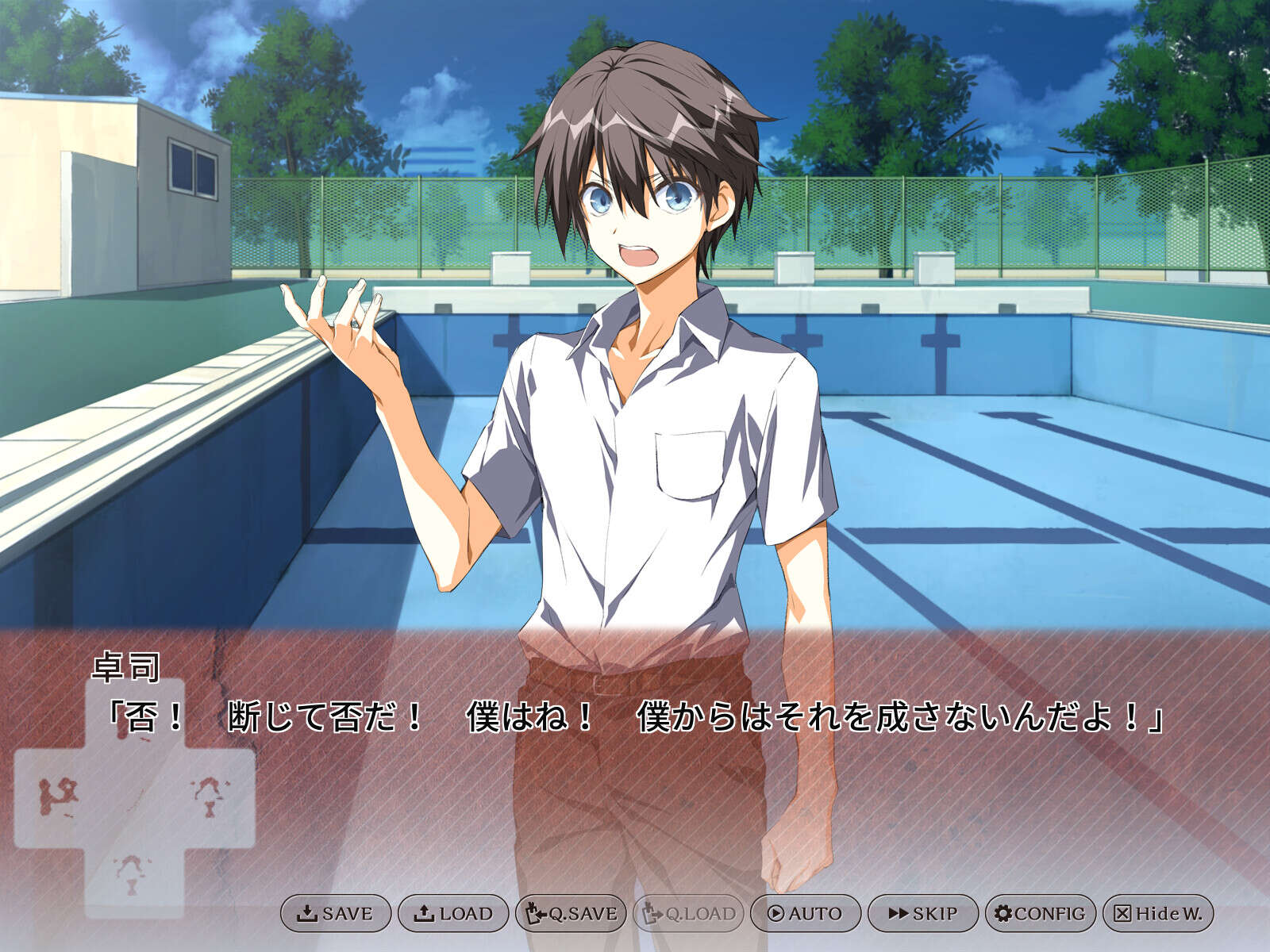Open the SAVE menu
This screenshot has width=1270, height=952.
tap(335, 913)
